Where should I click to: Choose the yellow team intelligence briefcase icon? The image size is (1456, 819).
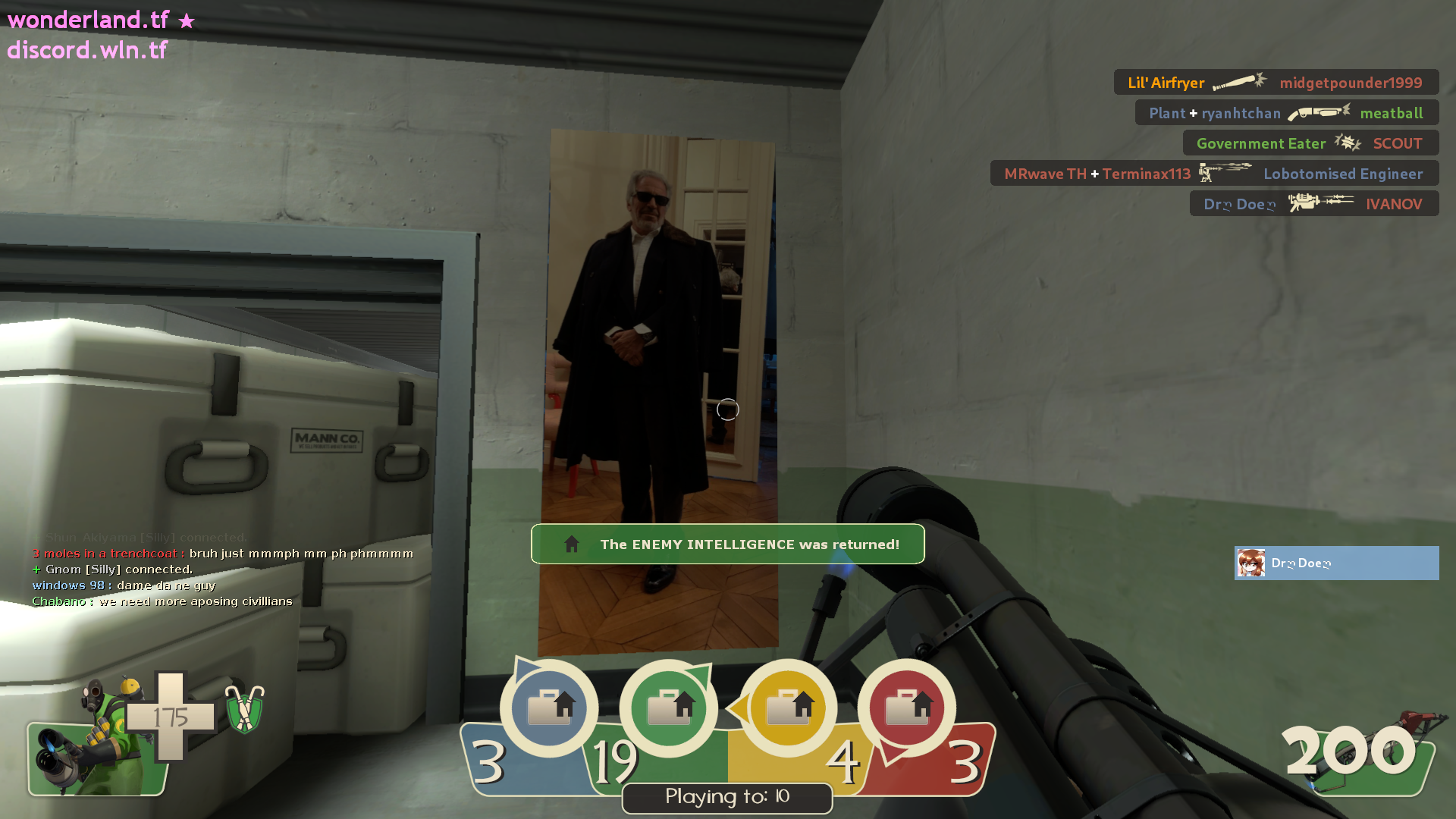click(x=788, y=708)
